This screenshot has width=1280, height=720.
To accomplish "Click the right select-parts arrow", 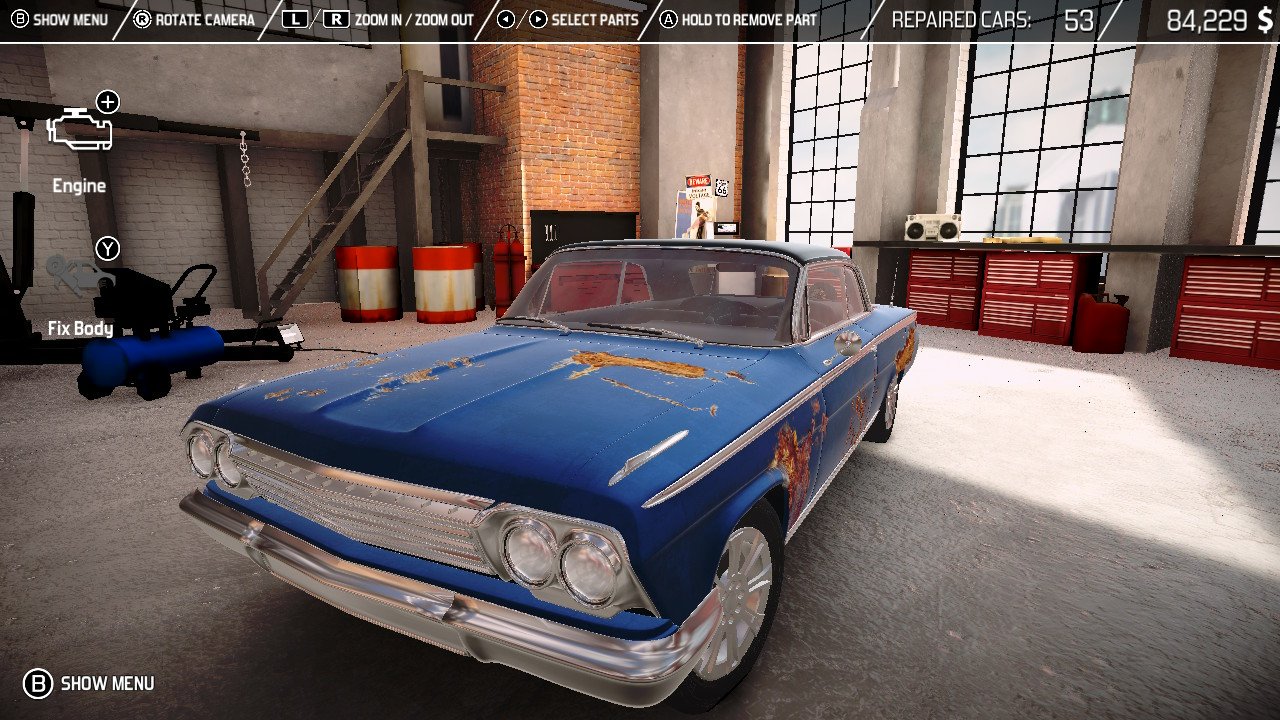I will (536, 17).
